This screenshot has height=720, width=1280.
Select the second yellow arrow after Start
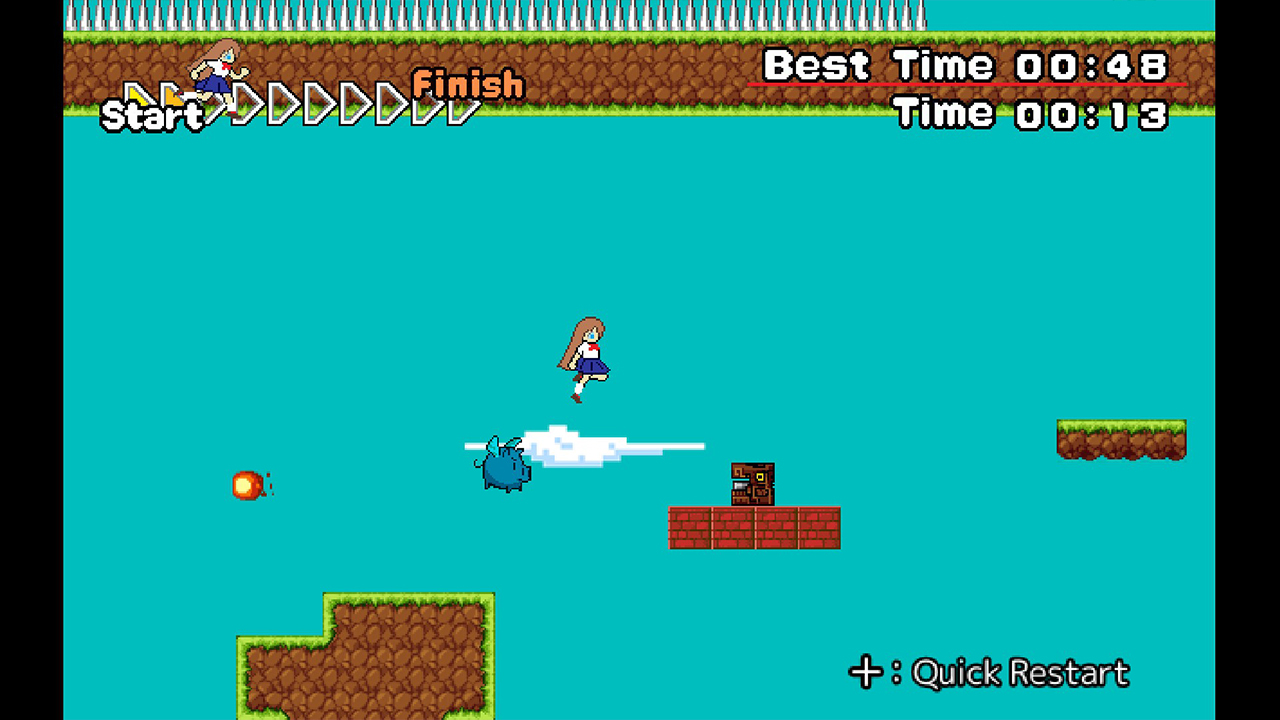click(172, 95)
